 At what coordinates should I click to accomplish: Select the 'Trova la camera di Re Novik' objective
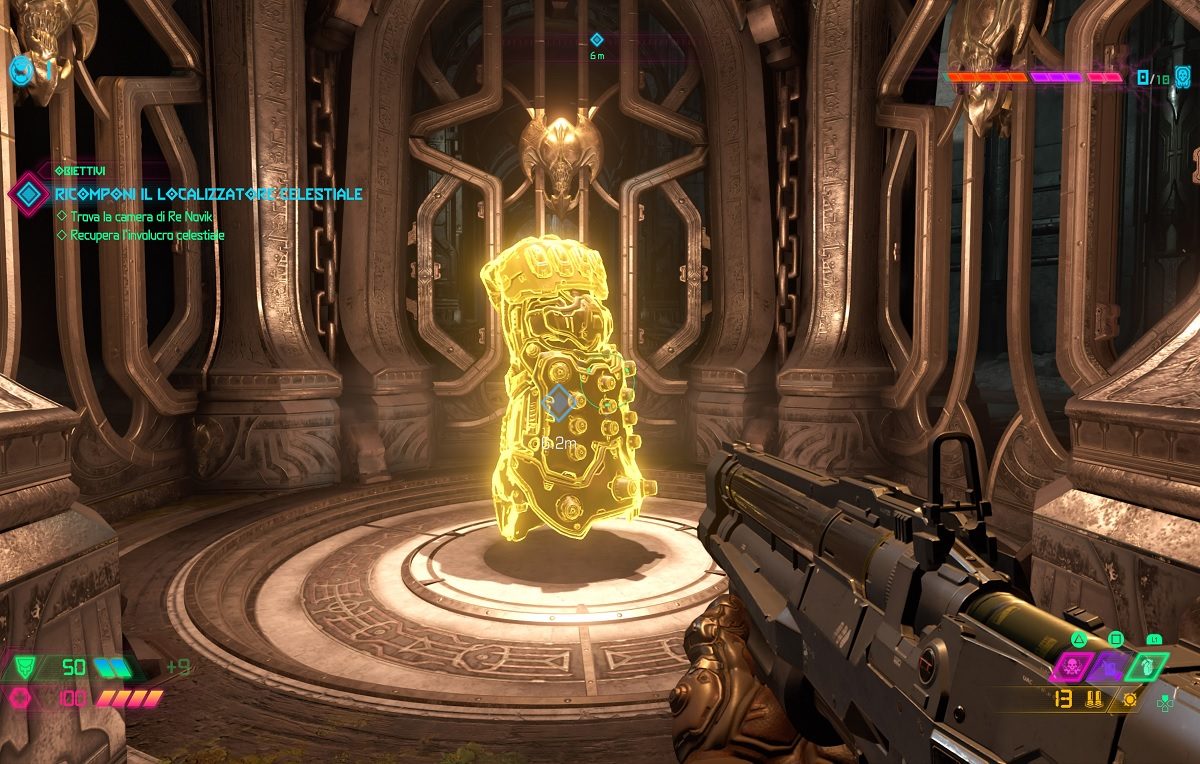142,216
